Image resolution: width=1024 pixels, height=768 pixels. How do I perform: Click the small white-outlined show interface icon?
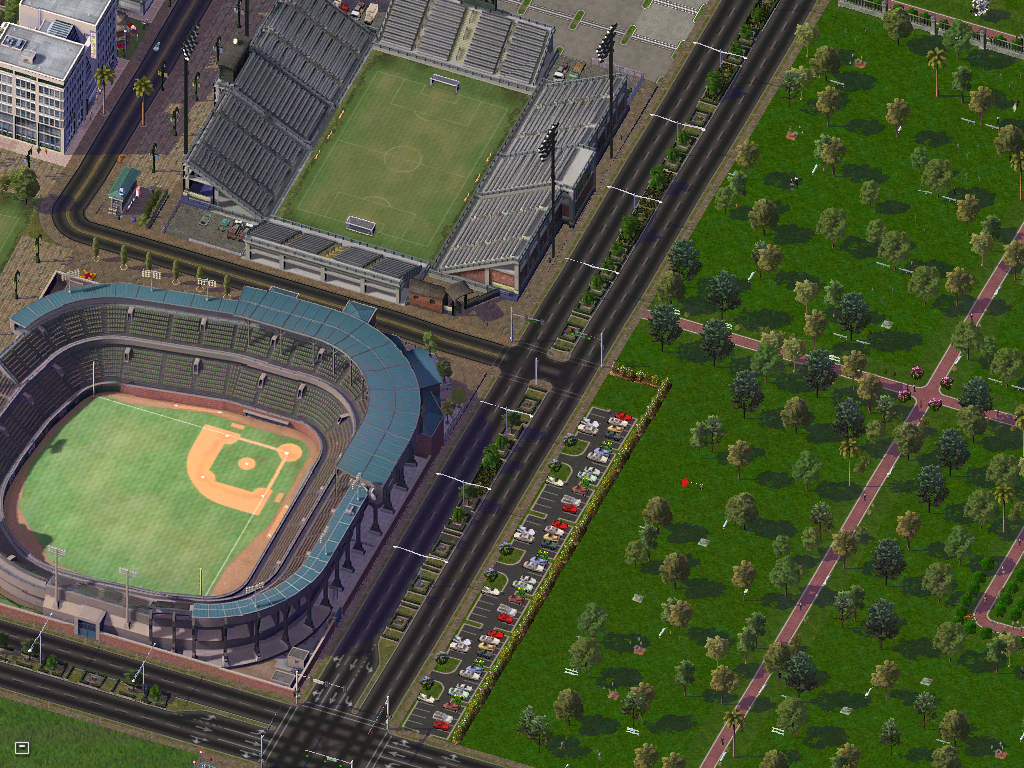(22, 747)
